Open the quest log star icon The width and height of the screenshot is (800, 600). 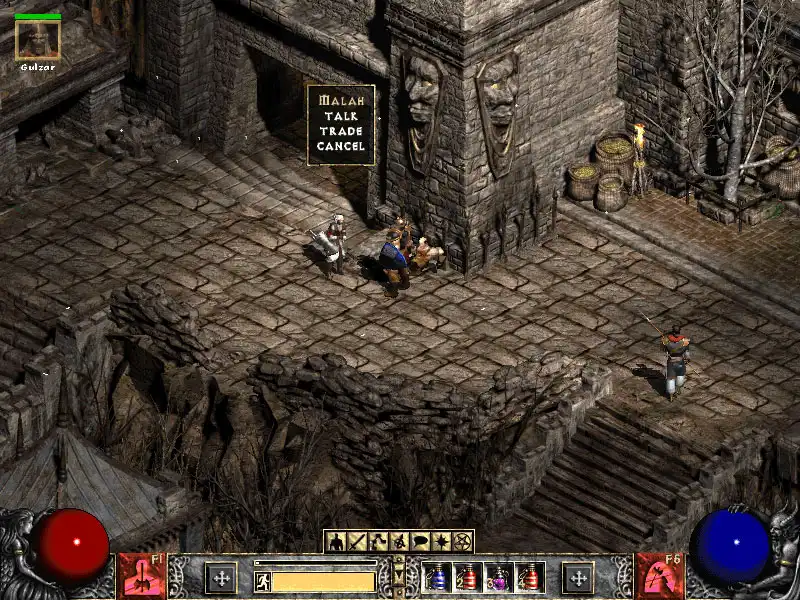[x=440, y=542]
